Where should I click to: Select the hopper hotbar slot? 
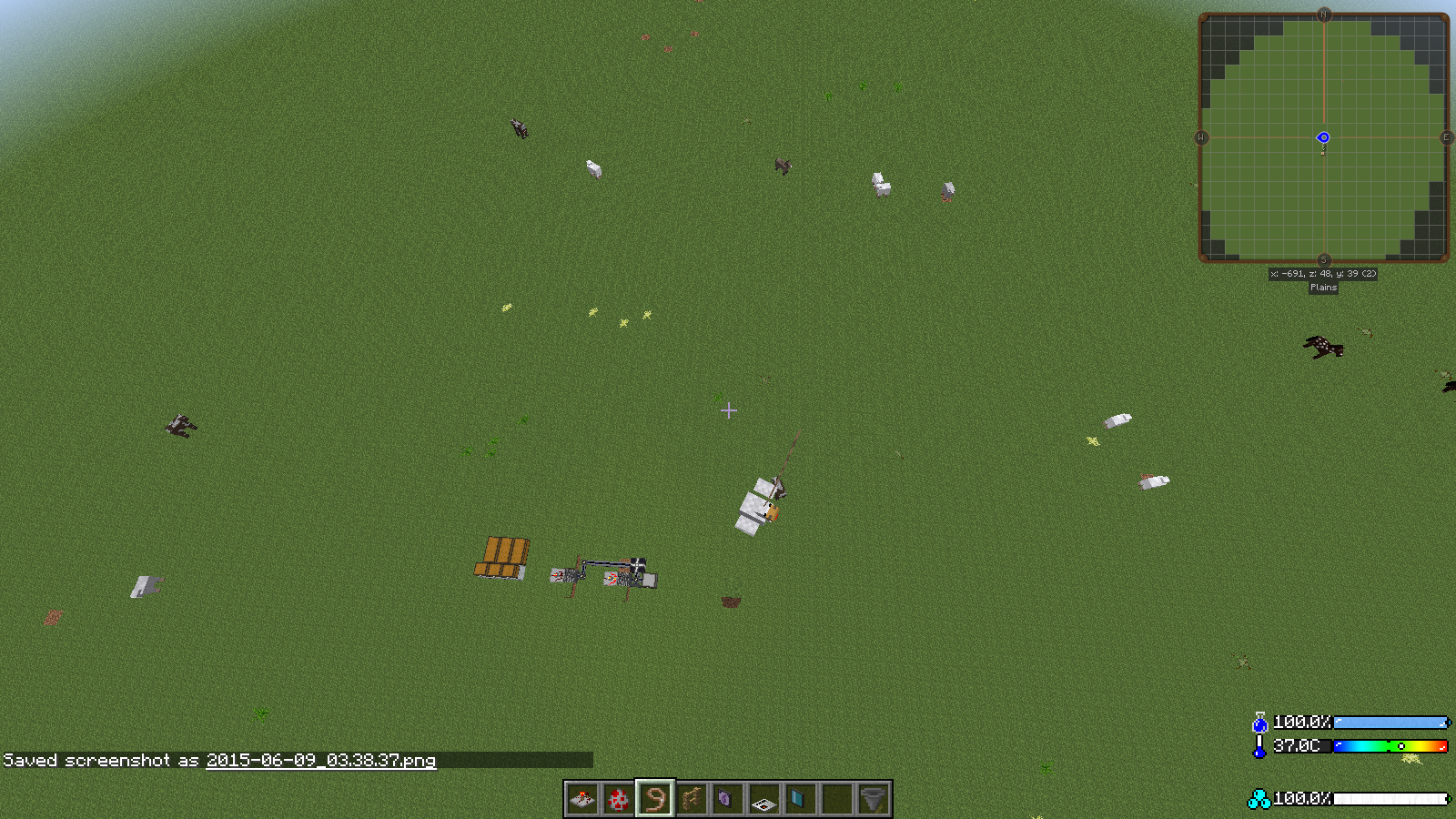874,799
